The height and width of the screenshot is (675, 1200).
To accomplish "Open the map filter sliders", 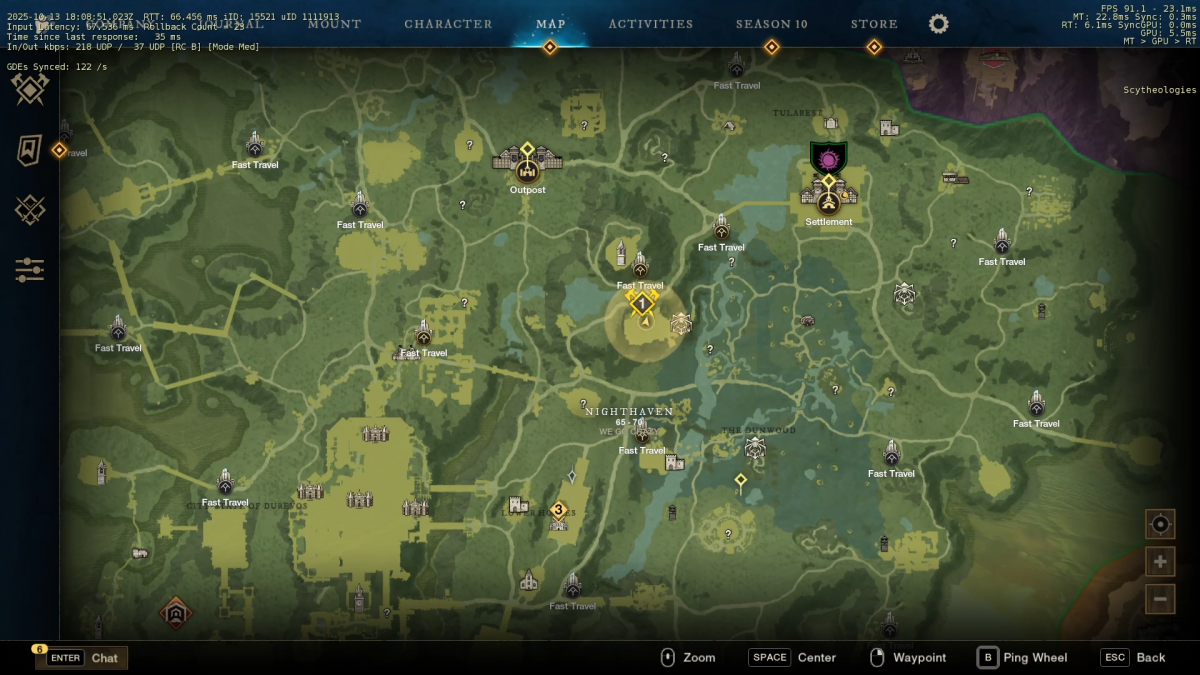I will 30,269.
